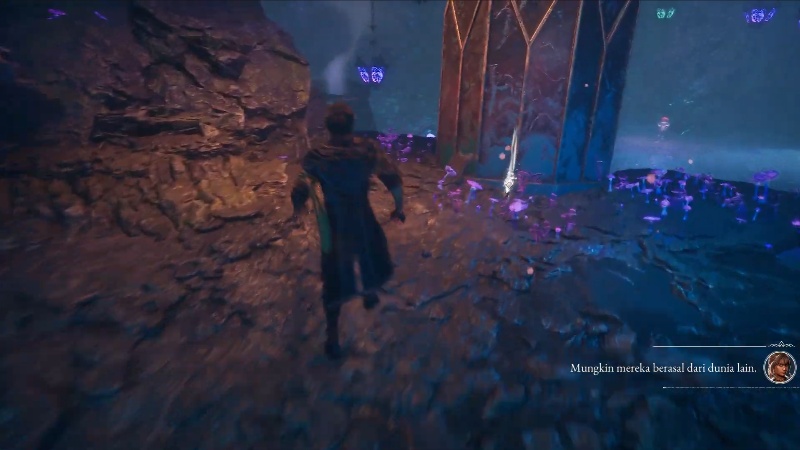Click the speaking character's portrait icon
This screenshot has width=800, height=450.
pyautogui.click(x=778, y=367)
